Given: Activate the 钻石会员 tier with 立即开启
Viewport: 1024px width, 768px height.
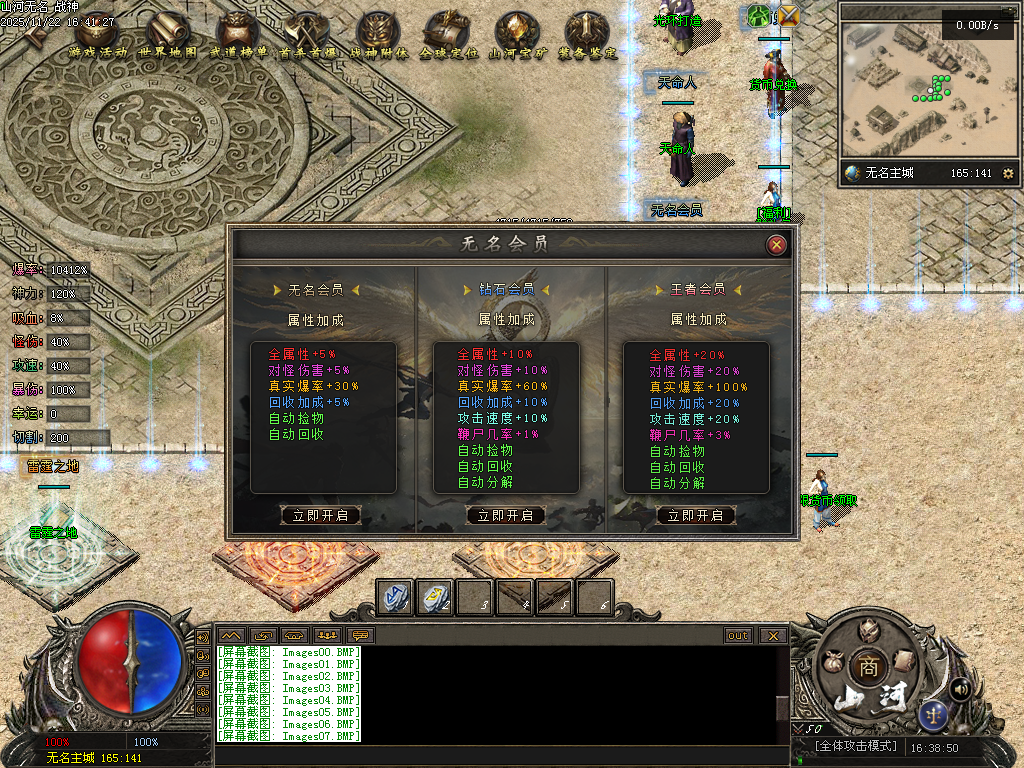Looking at the screenshot, I should (x=506, y=516).
